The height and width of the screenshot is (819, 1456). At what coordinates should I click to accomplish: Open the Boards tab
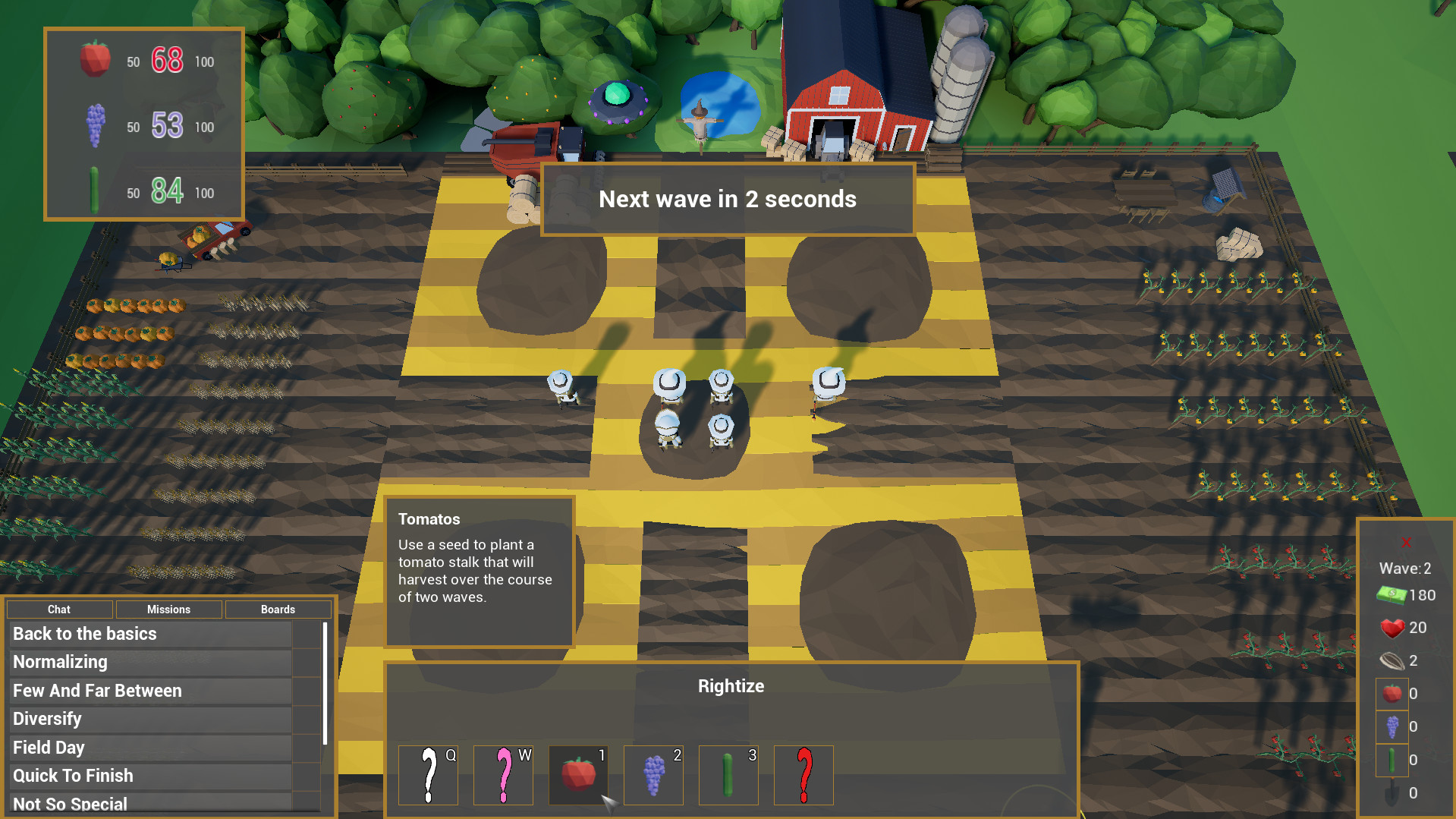(278, 609)
